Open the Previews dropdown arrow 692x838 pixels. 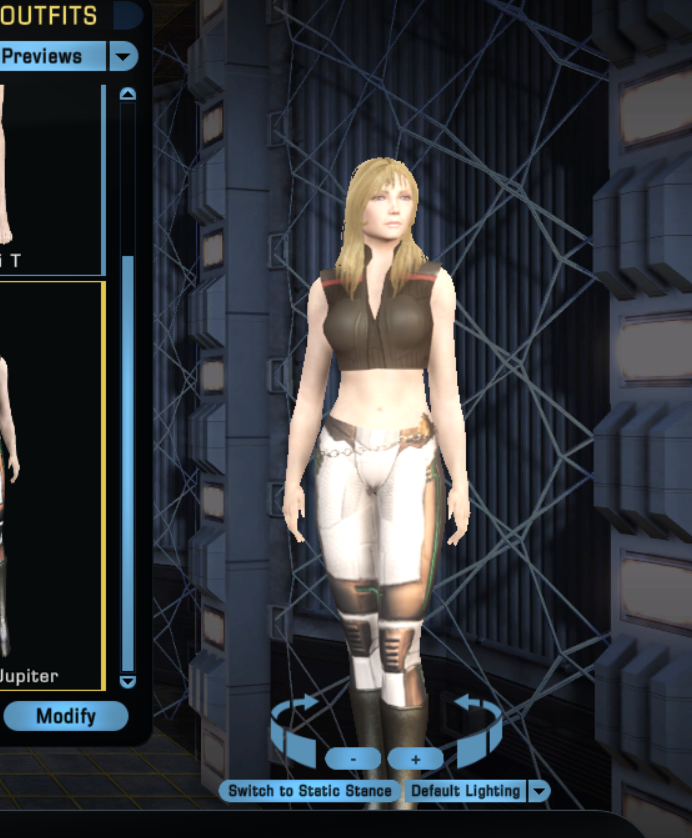click(123, 56)
